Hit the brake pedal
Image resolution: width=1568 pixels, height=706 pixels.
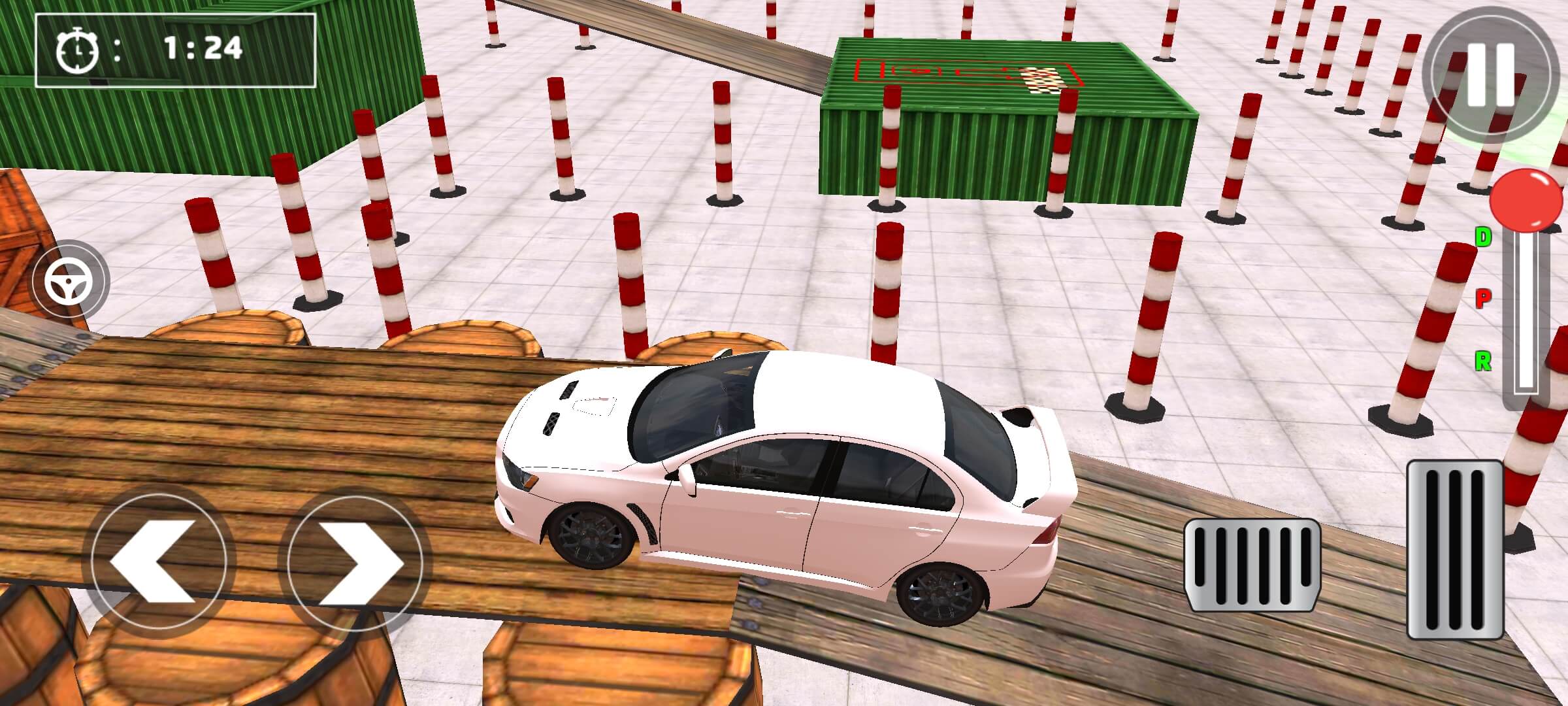[x=1252, y=565]
